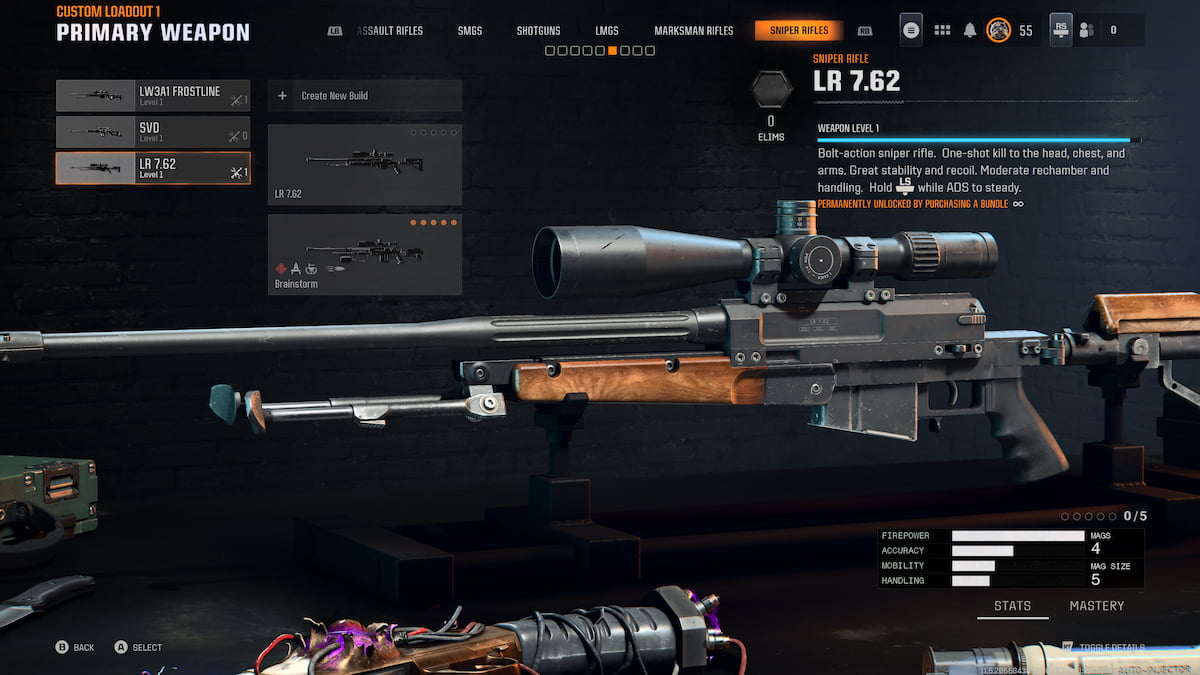This screenshot has height=675, width=1200.
Task: Open the player profile emblem
Action: (998, 30)
